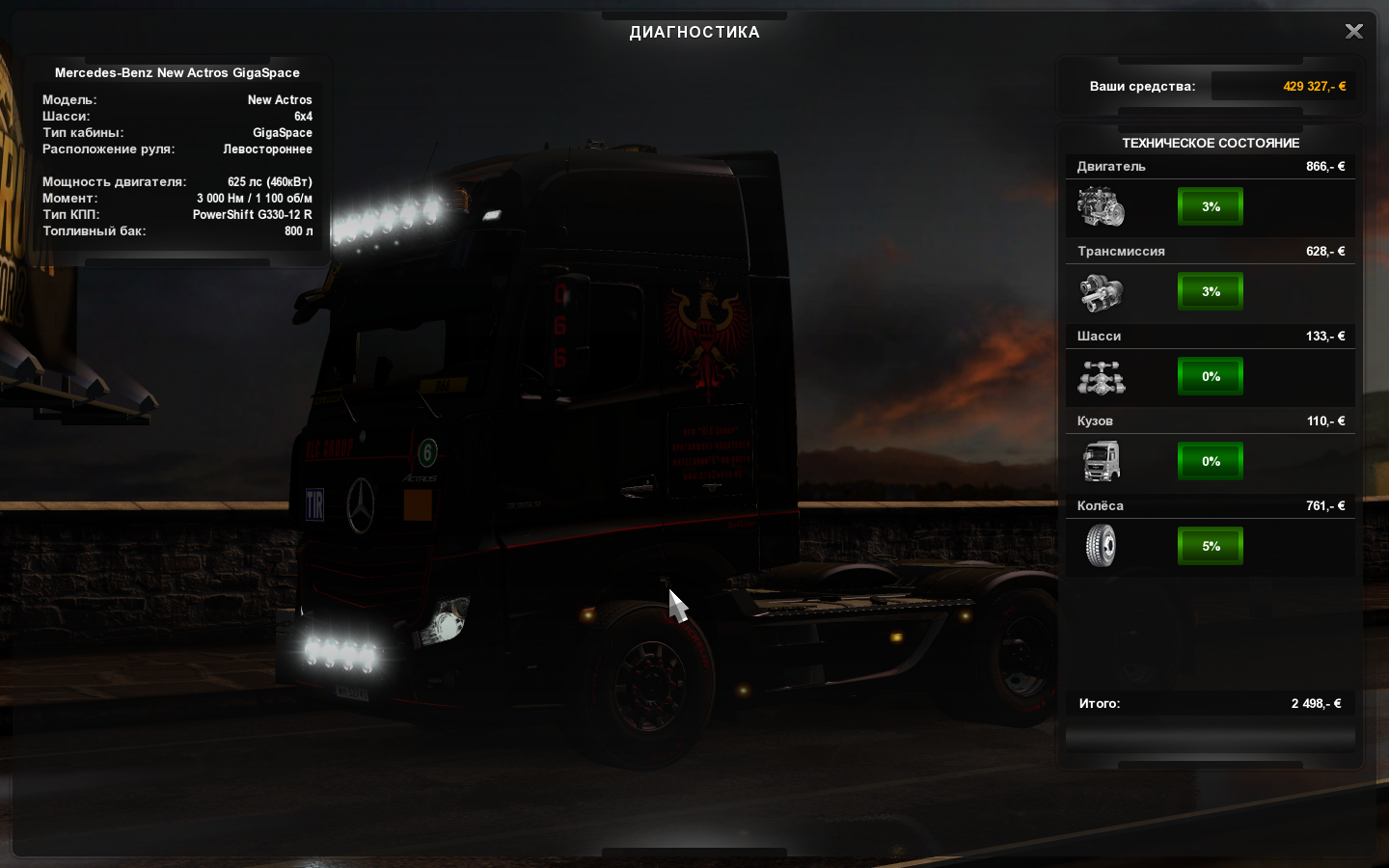Image resolution: width=1389 pixels, height=868 pixels.
Task: Select the transmission 3% damage button
Action: pyautogui.click(x=1211, y=291)
